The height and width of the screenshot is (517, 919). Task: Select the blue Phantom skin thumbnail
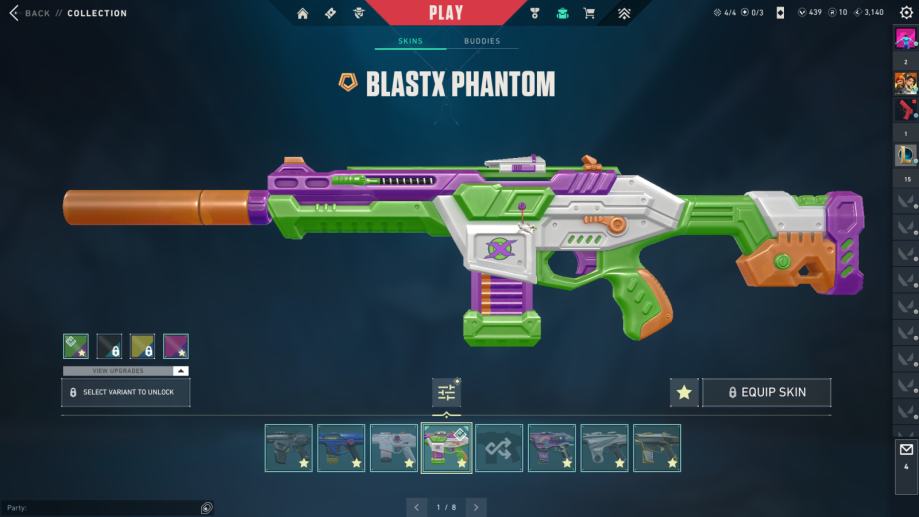[341, 448]
